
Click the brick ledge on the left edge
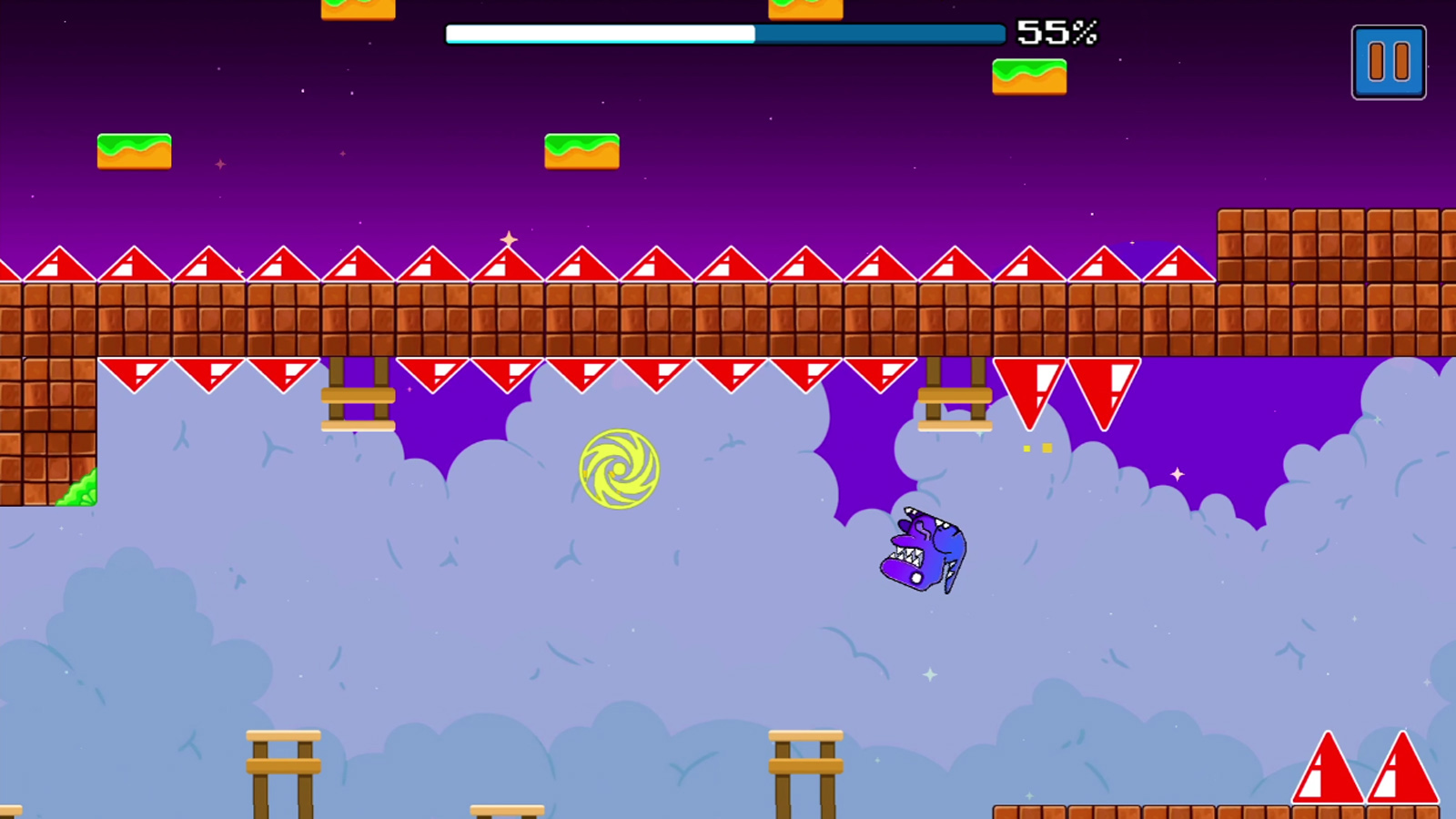pos(45,428)
